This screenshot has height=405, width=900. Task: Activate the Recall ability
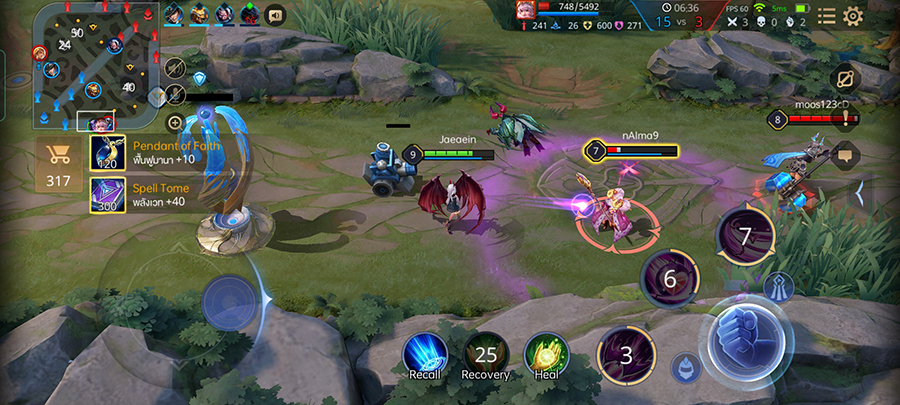[425, 354]
